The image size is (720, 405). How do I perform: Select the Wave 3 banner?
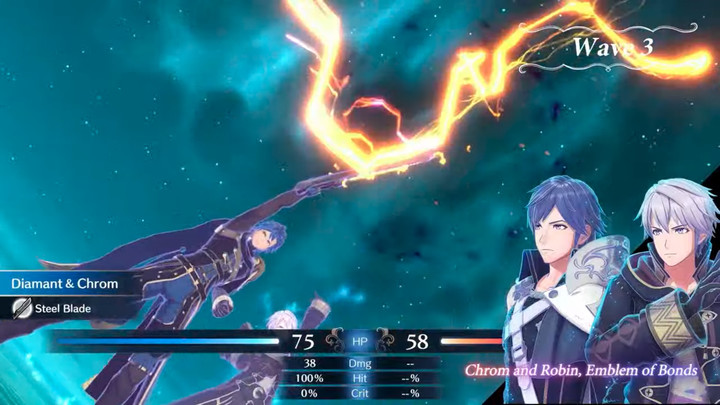[612, 47]
